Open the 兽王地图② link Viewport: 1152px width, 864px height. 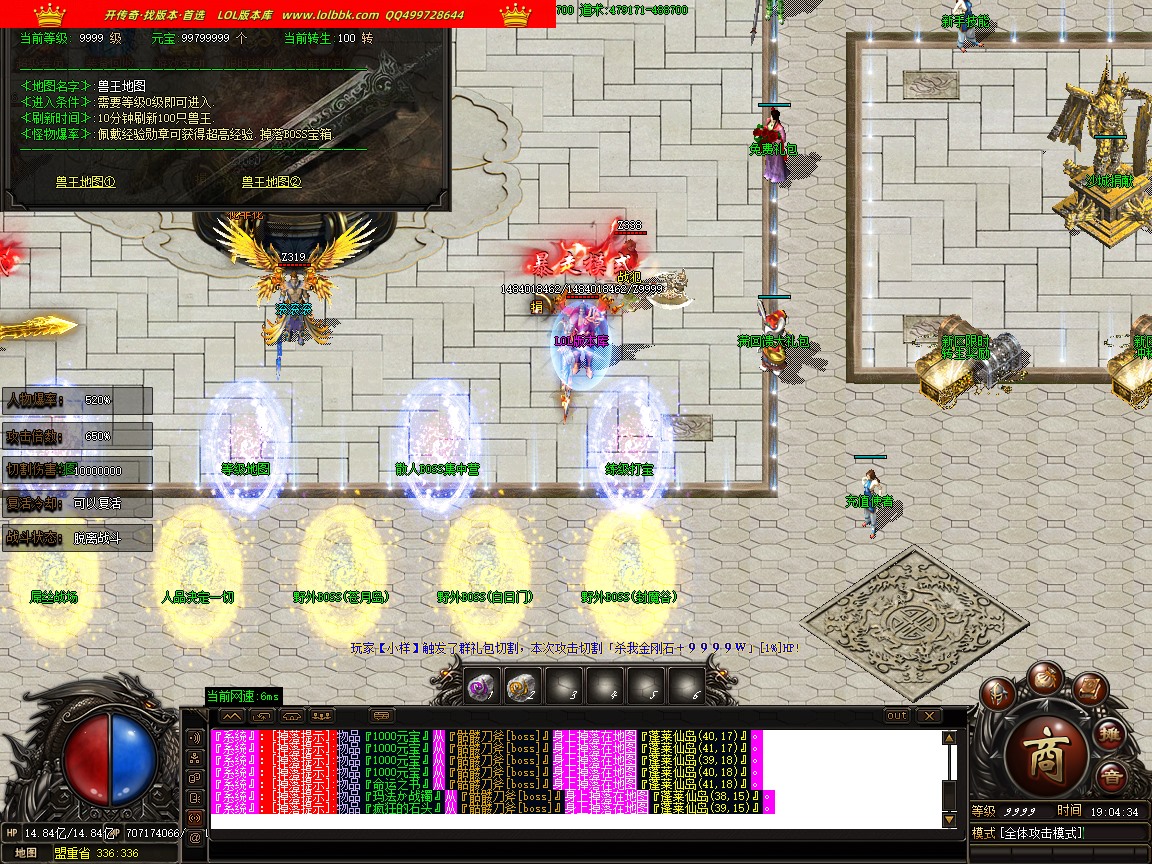(271, 182)
